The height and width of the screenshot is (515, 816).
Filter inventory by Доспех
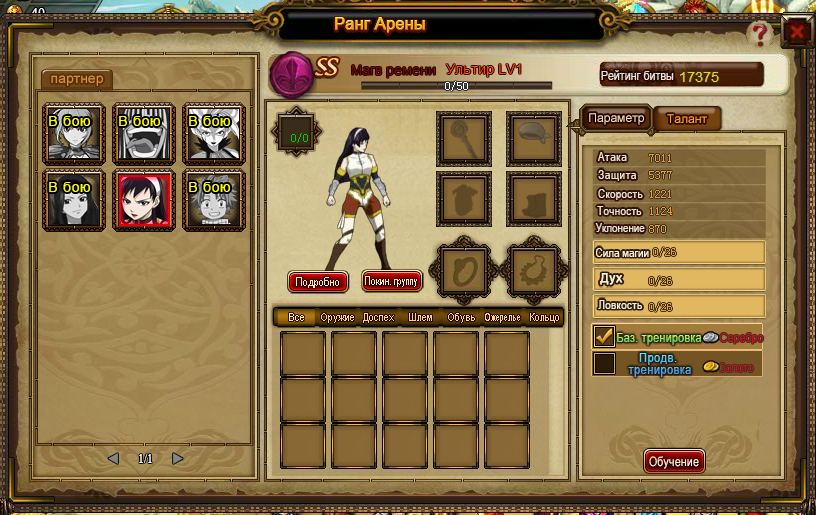click(379, 317)
